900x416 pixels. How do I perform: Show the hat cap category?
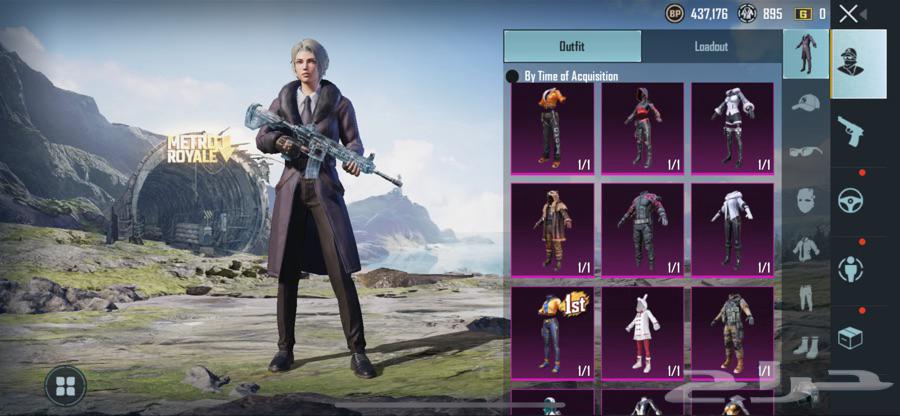[x=806, y=103]
